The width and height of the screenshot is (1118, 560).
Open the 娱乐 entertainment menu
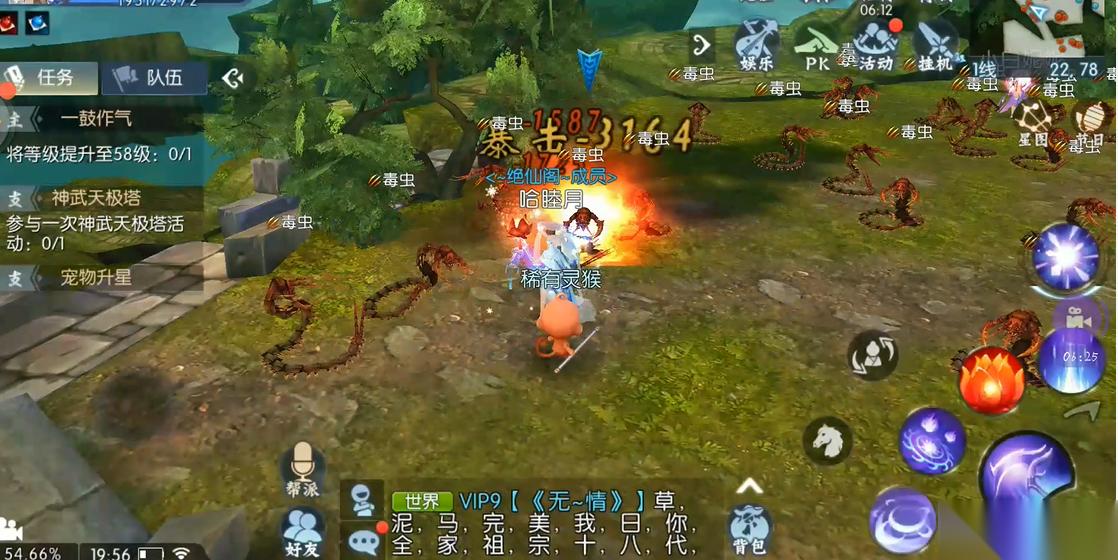[x=756, y=46]
